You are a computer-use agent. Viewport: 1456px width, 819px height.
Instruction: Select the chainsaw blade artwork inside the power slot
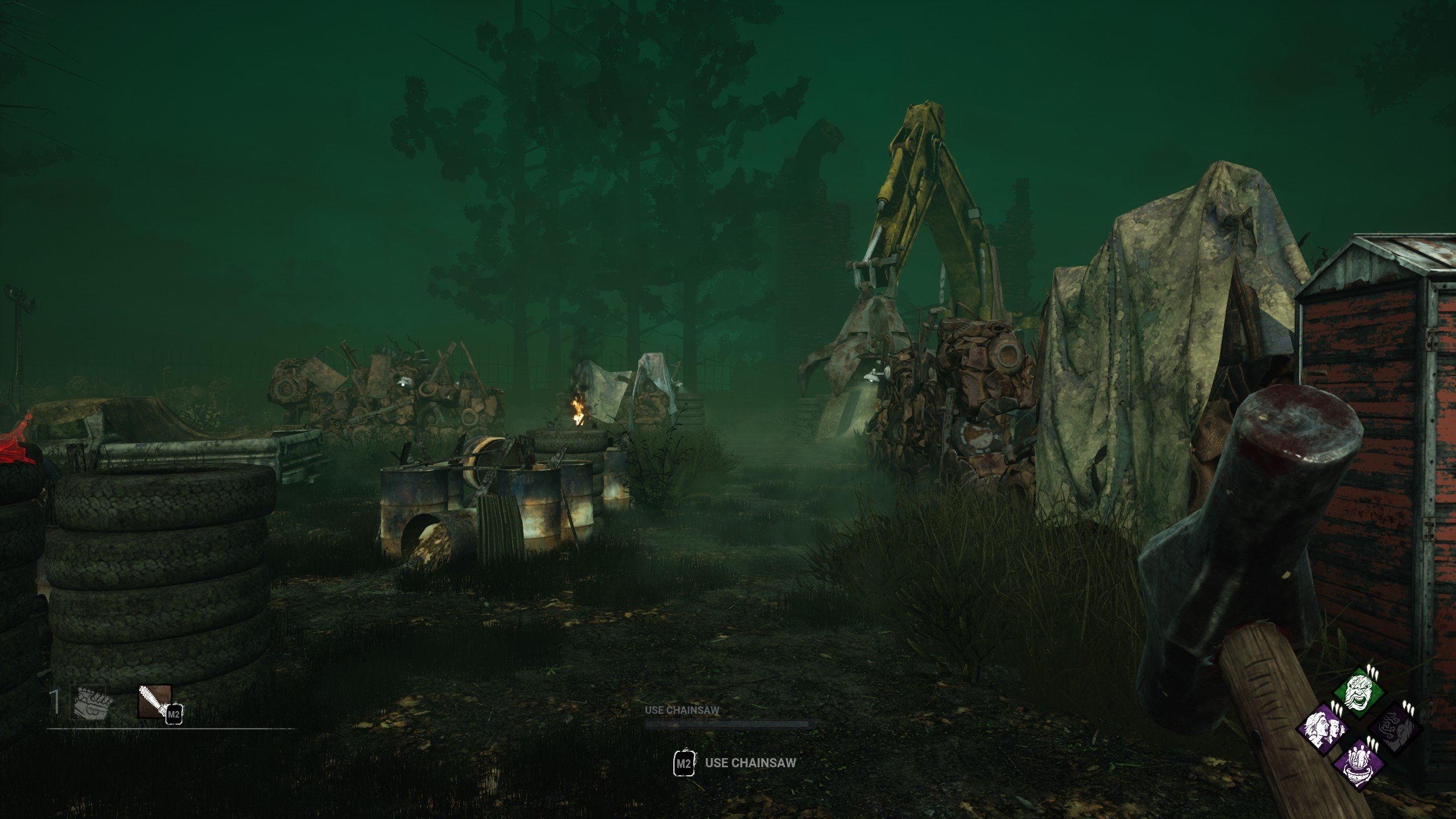pos(152,701)
